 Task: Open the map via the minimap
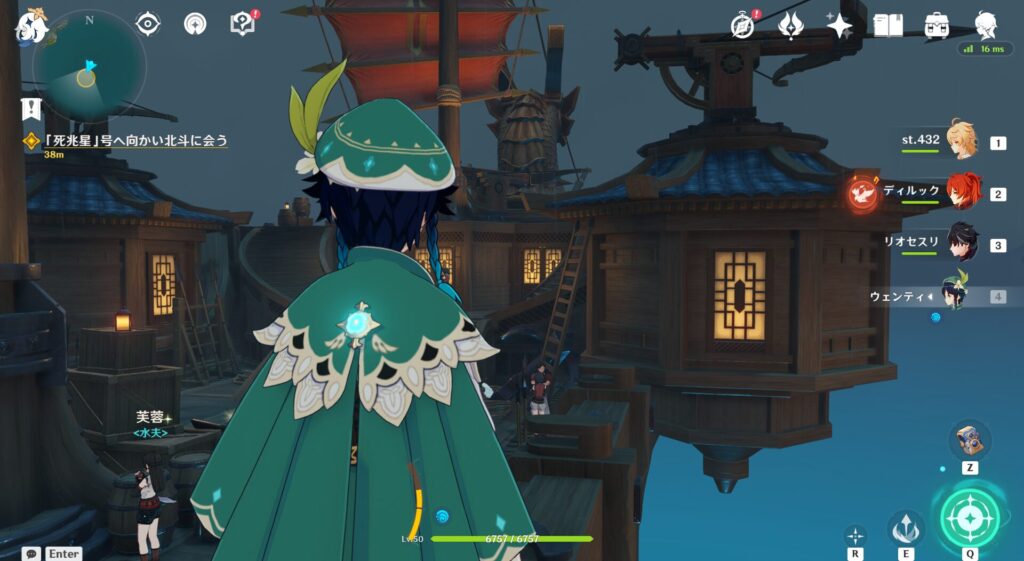click(88, 68)
